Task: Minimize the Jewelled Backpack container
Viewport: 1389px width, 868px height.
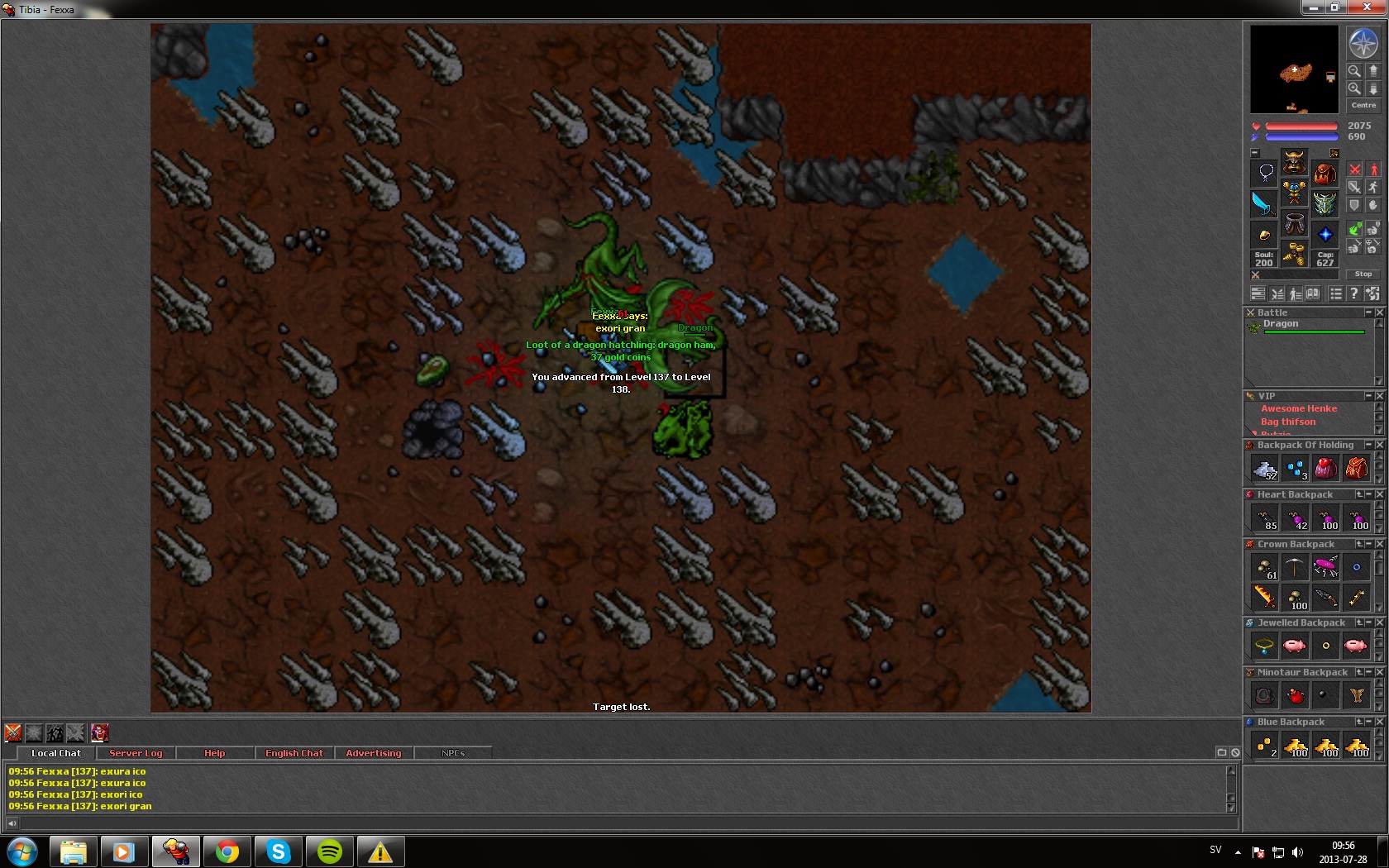Action: 1369,622
